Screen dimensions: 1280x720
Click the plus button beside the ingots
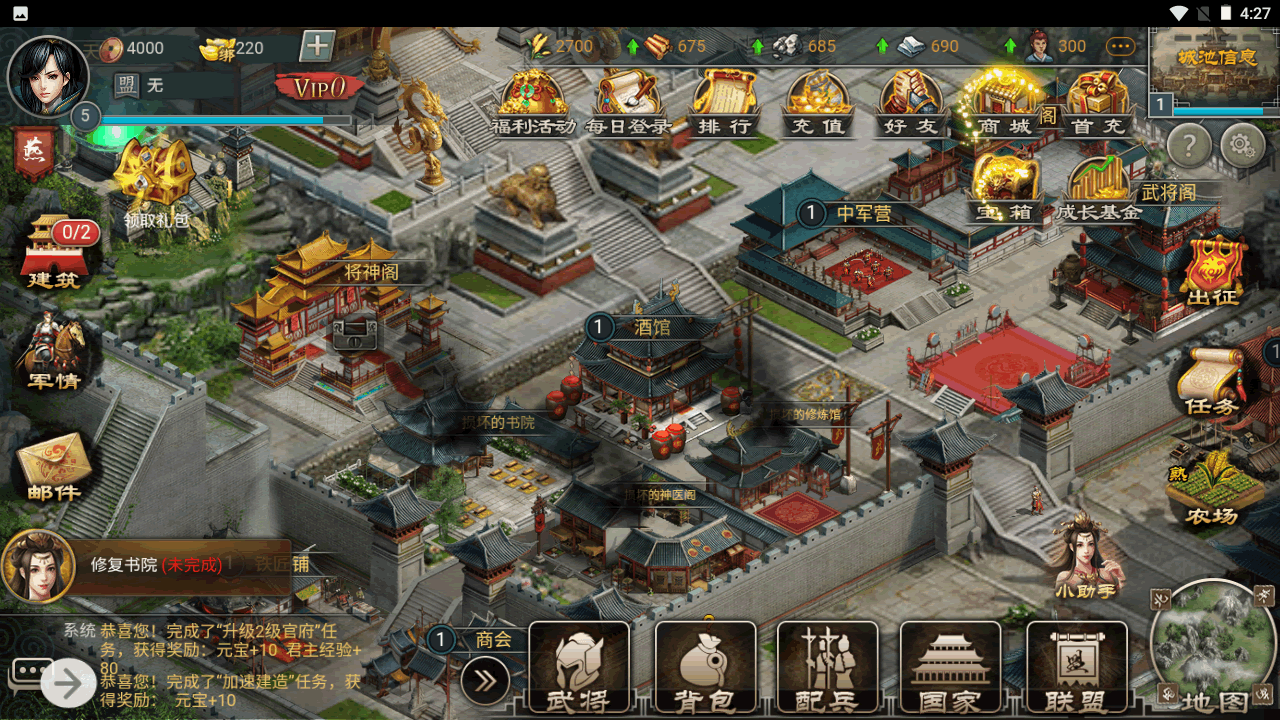317,46
